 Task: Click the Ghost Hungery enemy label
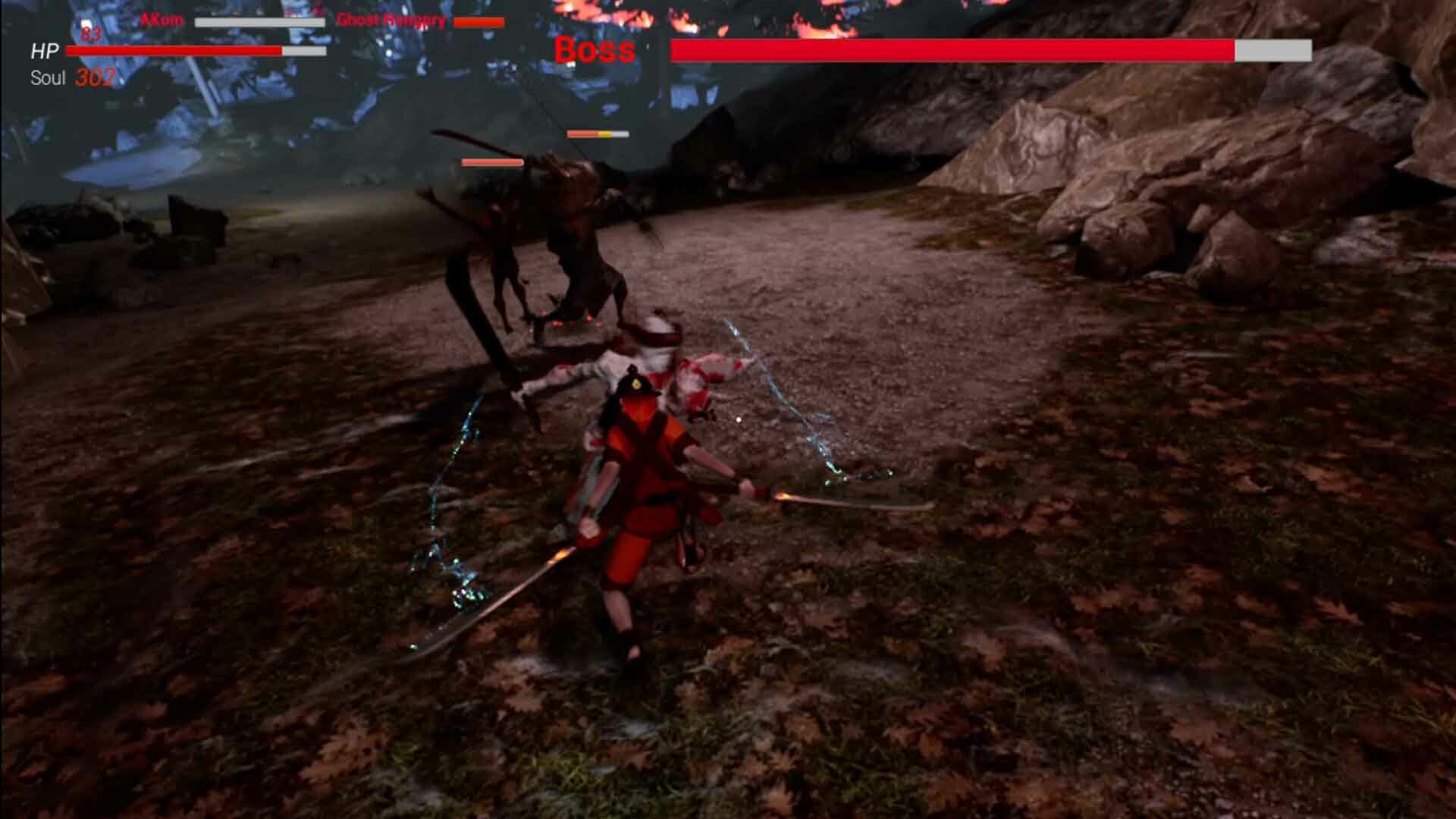tap(391, 21)
